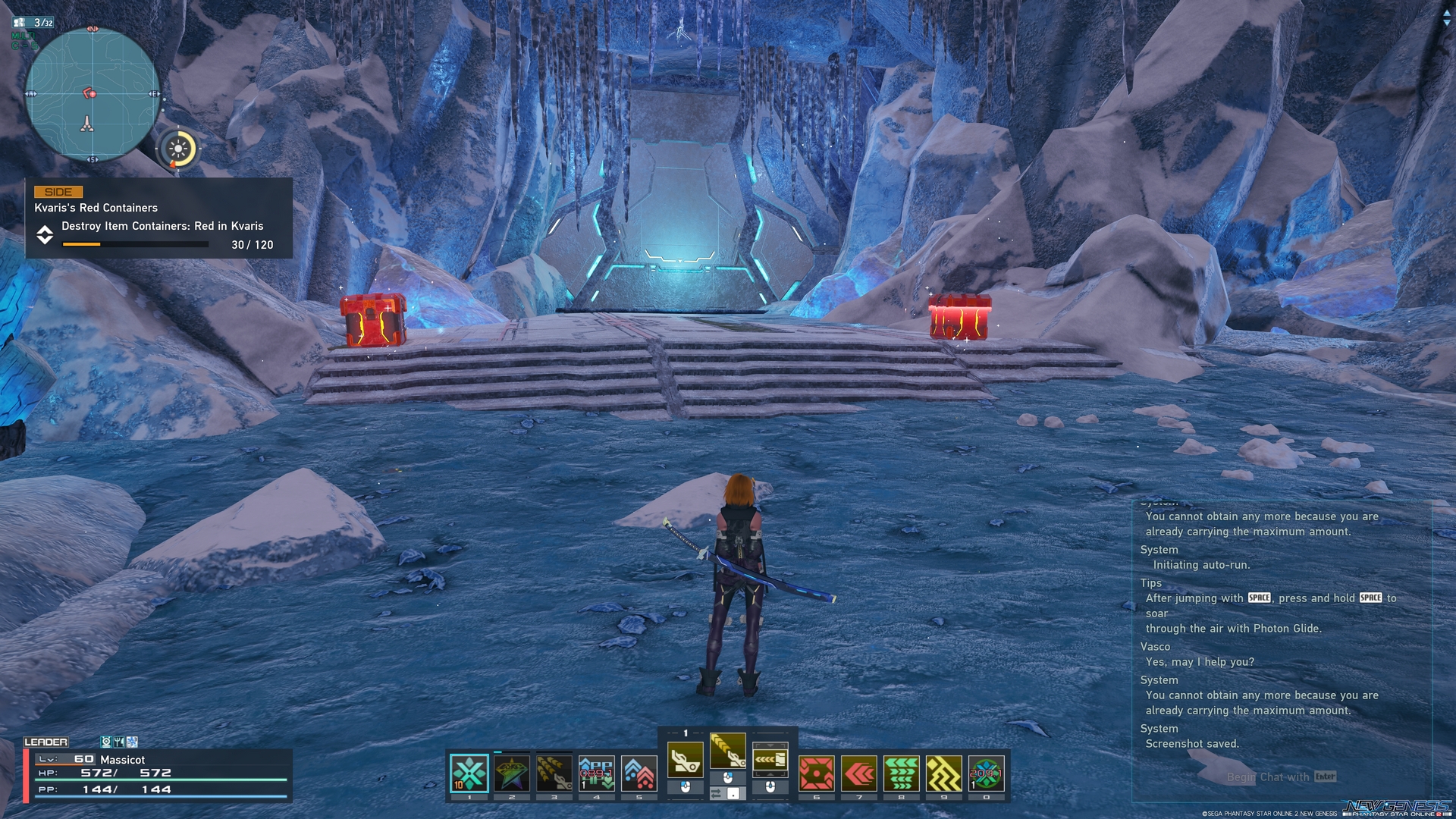Click Begin Chat with Enter
The height and width of the screenshot is (819, 1456).
1282,777
